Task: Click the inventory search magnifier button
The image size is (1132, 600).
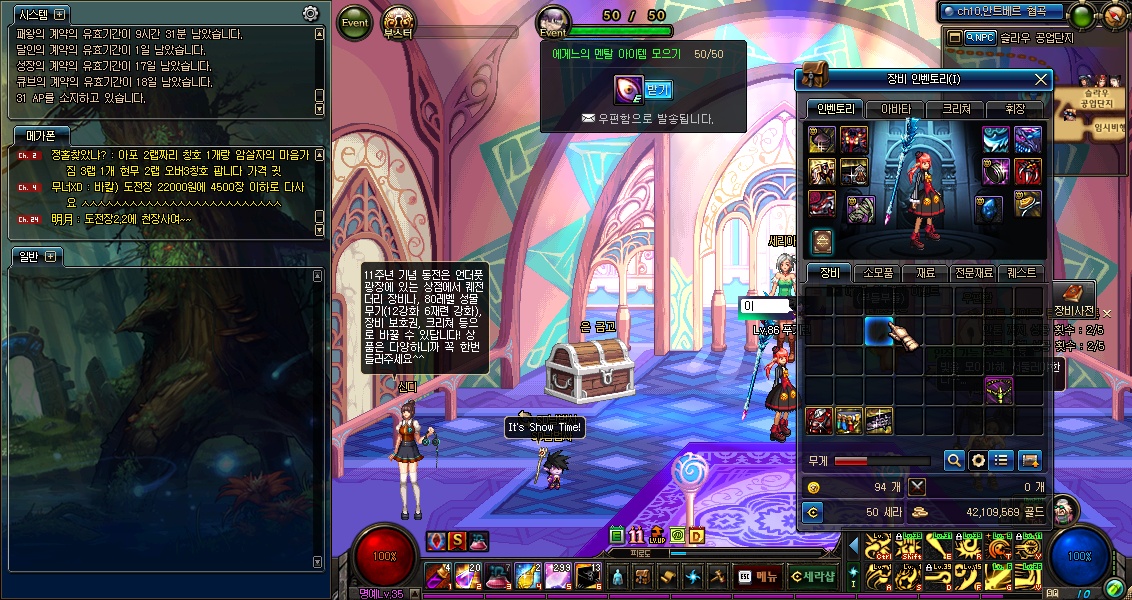Action: 954,460
